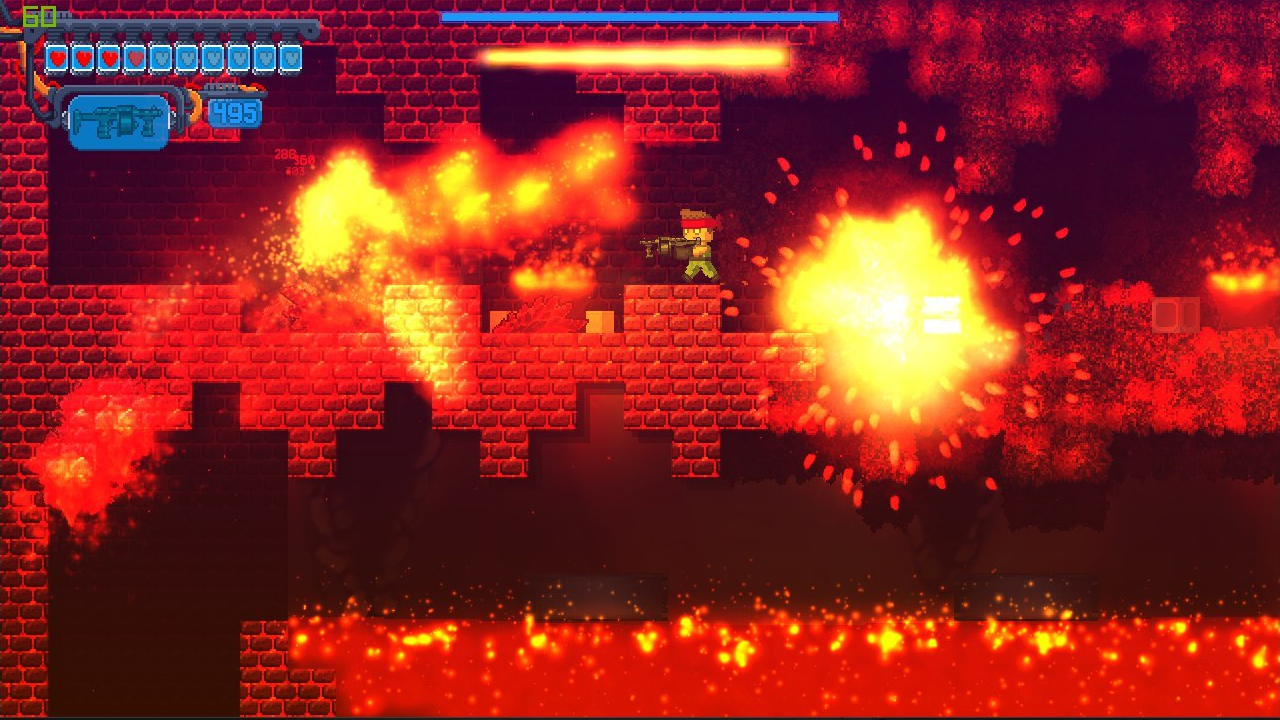
Task: Click the fourth, half-faded heart icon
Action: pos(135,57)
